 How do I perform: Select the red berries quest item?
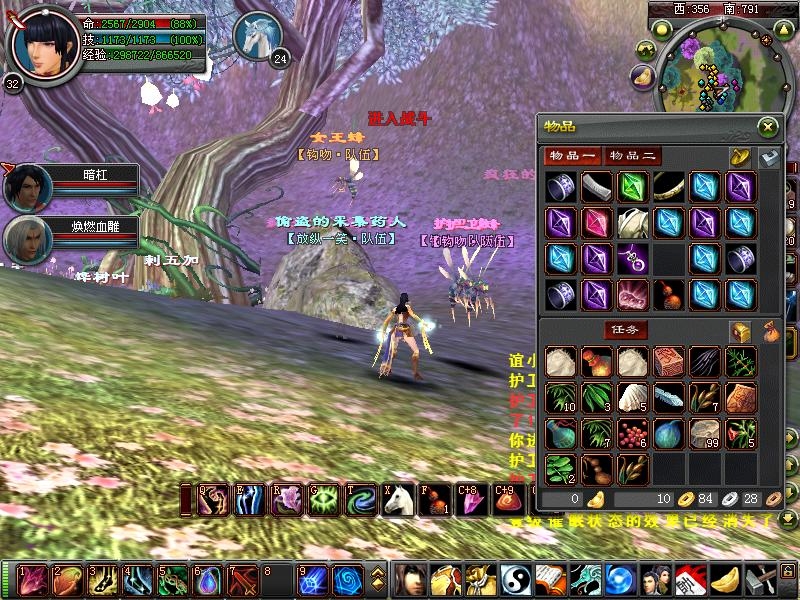(632, 433)
